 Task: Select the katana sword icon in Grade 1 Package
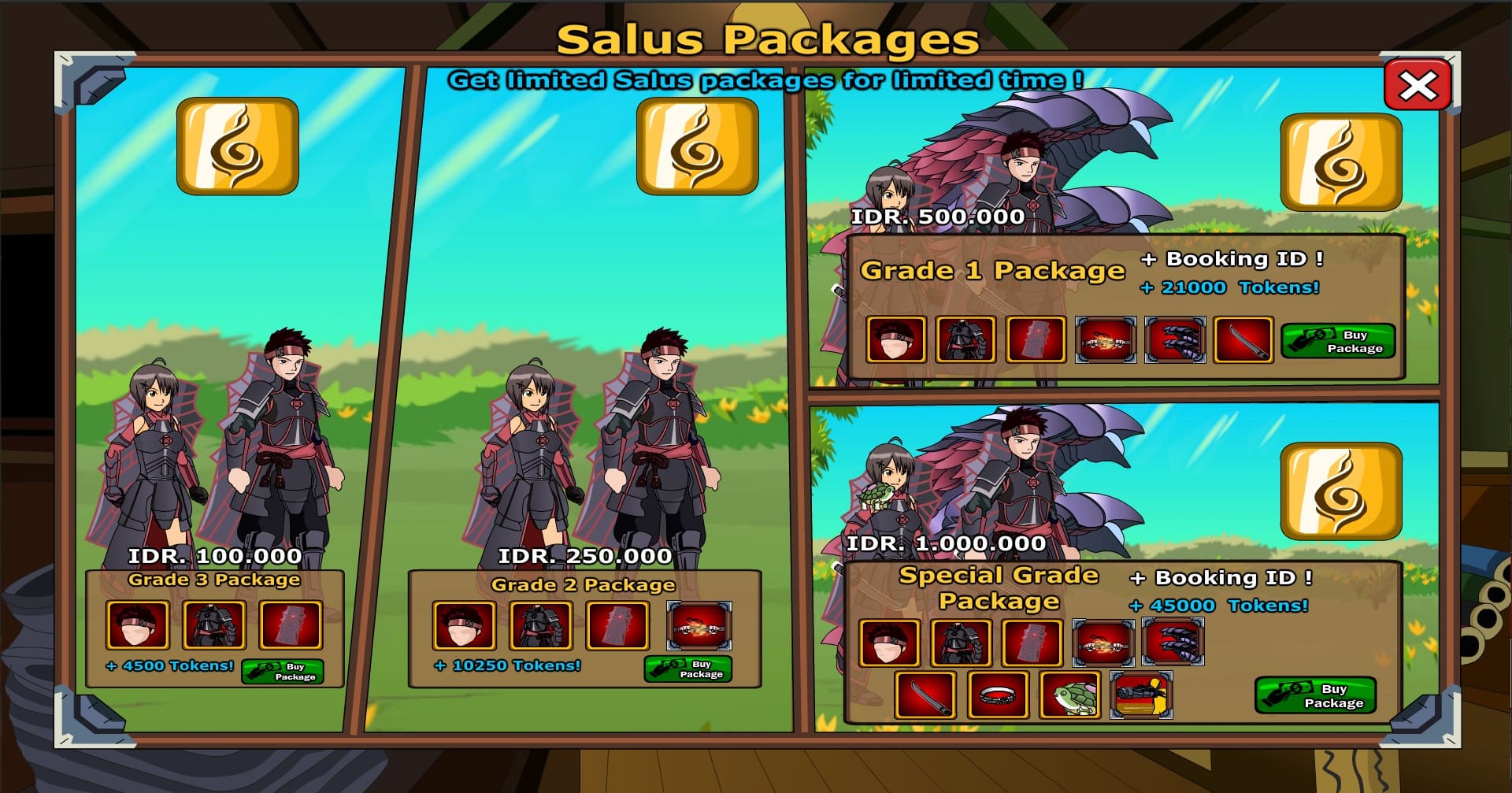coord(1245,340)
